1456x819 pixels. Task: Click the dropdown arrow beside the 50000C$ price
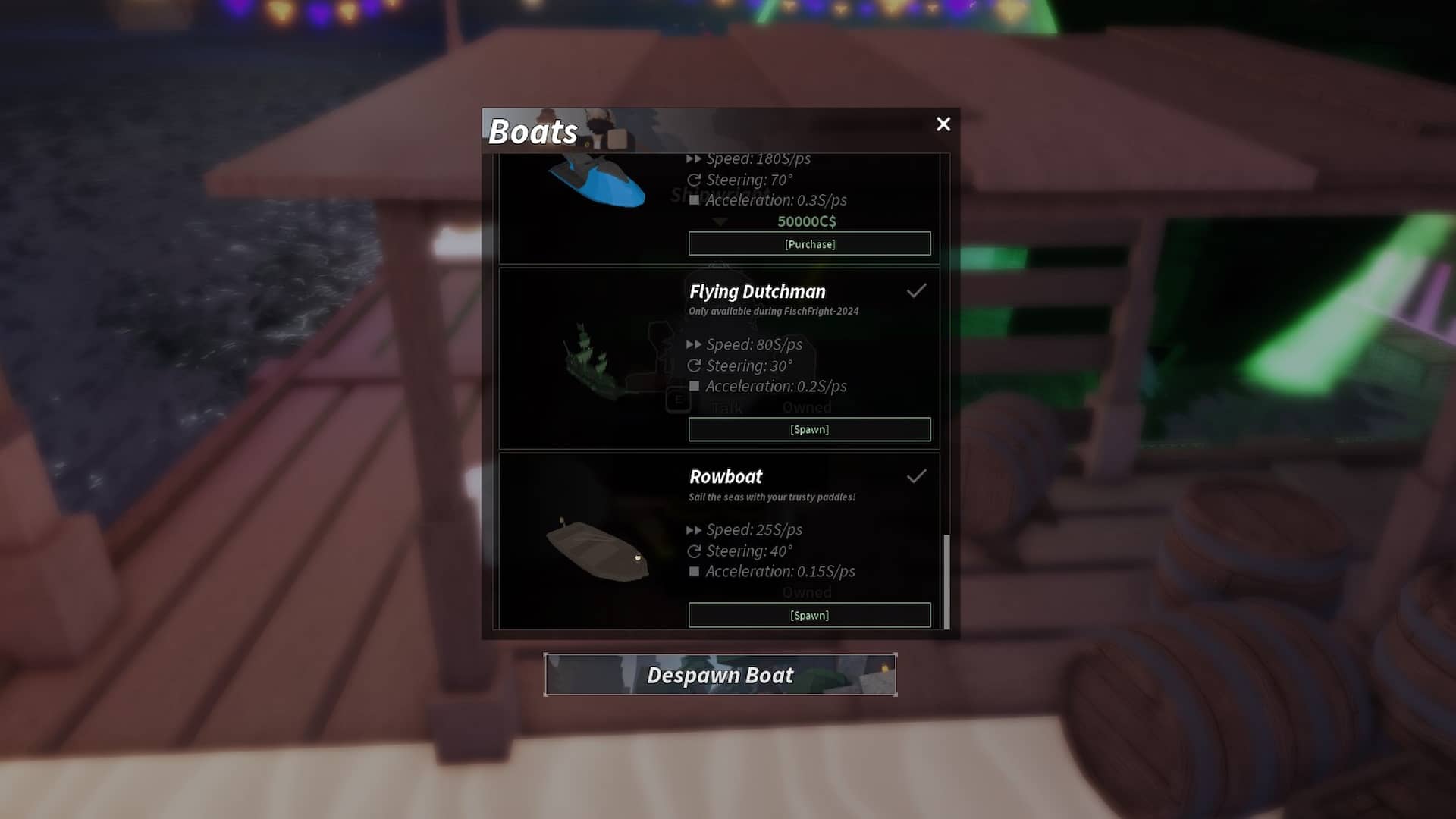click(719, 221)
